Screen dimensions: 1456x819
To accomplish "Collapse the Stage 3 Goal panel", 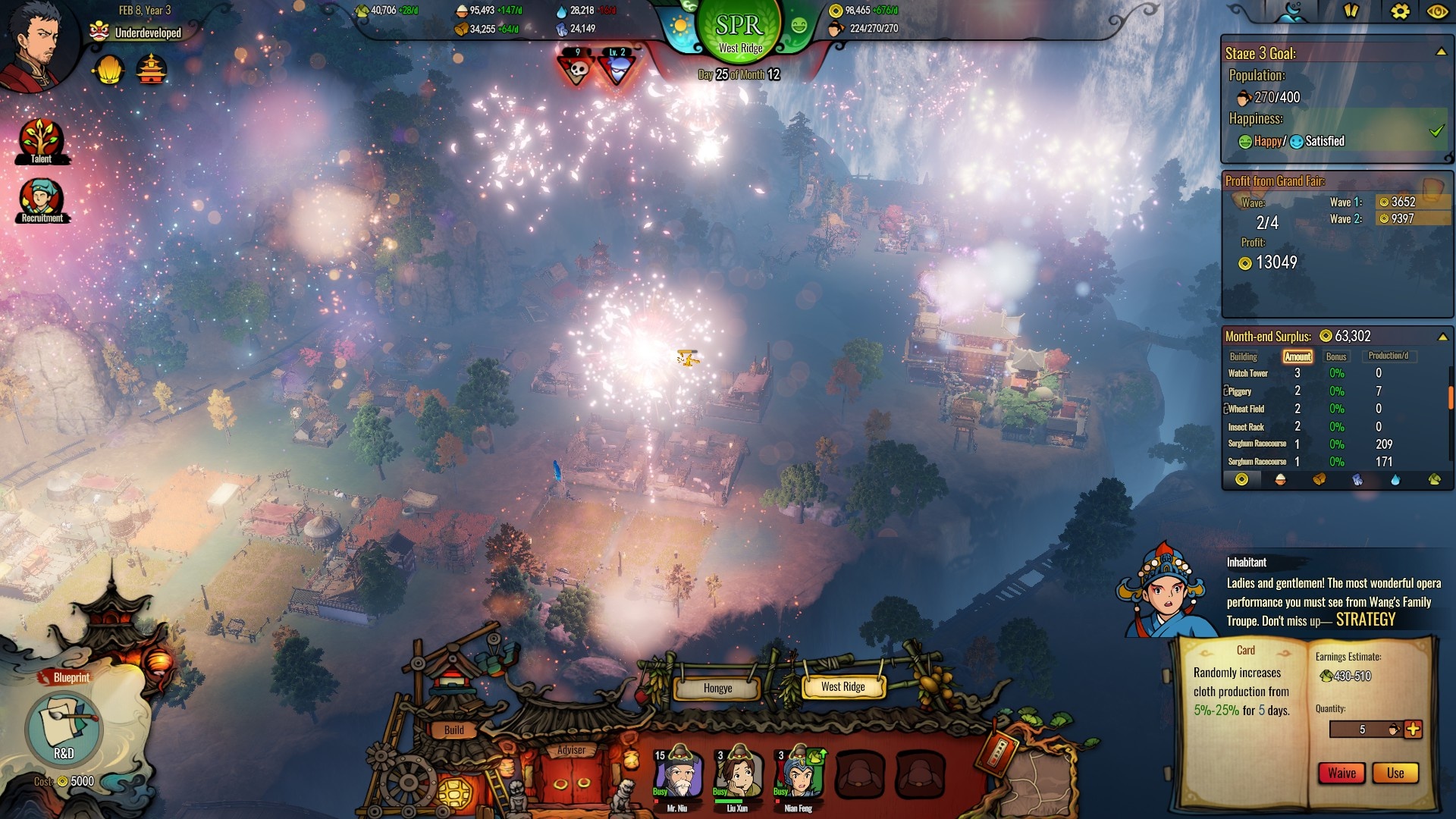I will pos(1441,52).
